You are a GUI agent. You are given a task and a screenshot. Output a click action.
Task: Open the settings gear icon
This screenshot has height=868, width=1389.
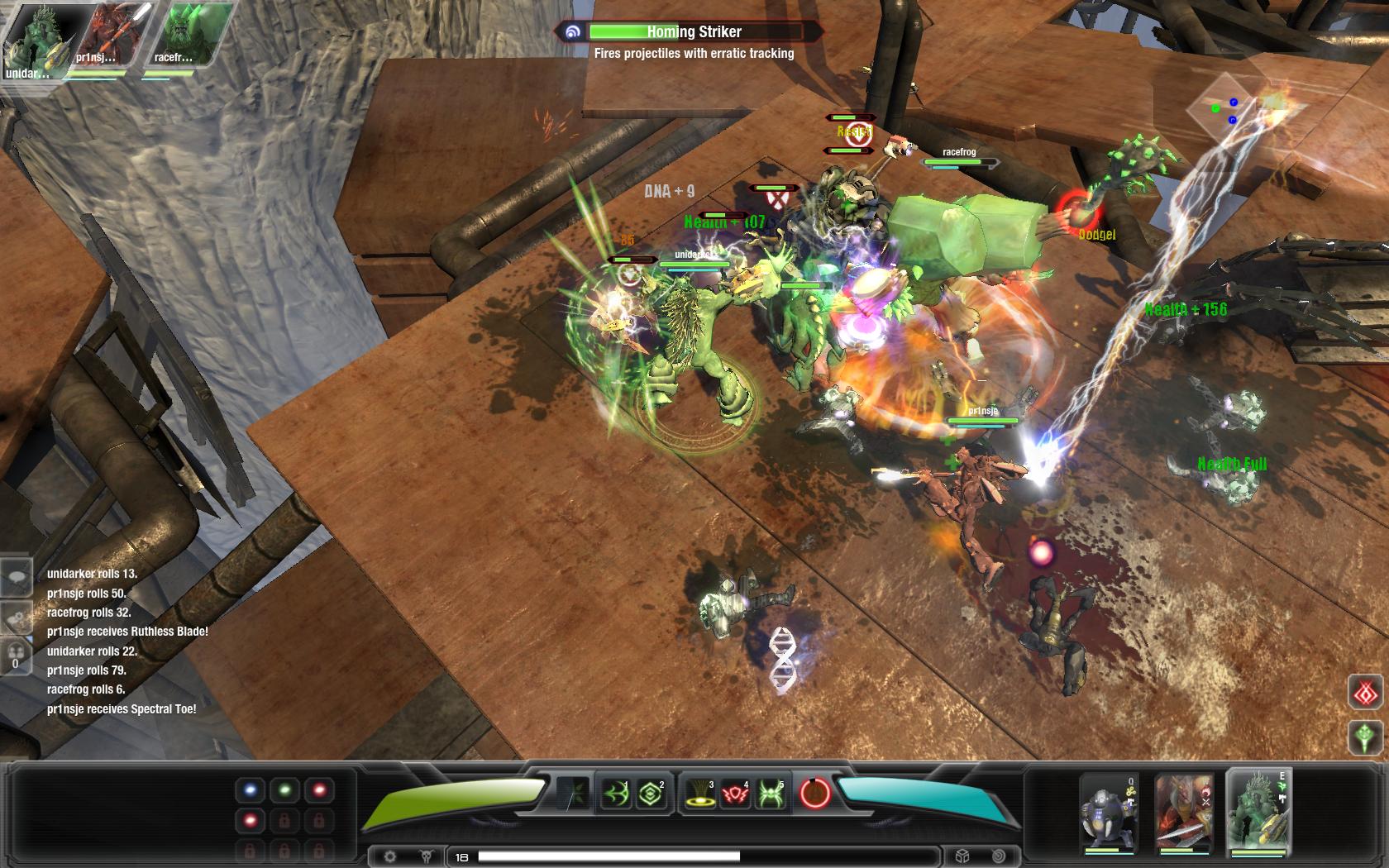[390, 856]
